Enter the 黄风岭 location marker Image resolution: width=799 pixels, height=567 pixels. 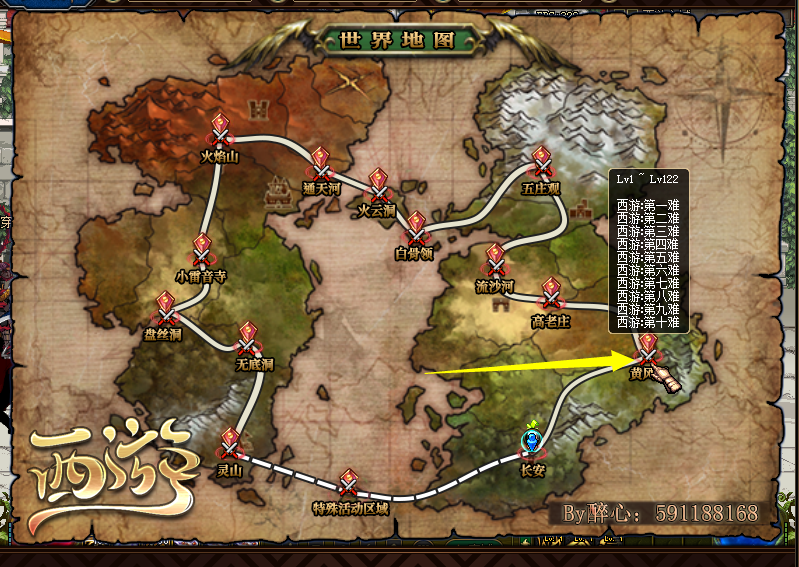[648, 350]
